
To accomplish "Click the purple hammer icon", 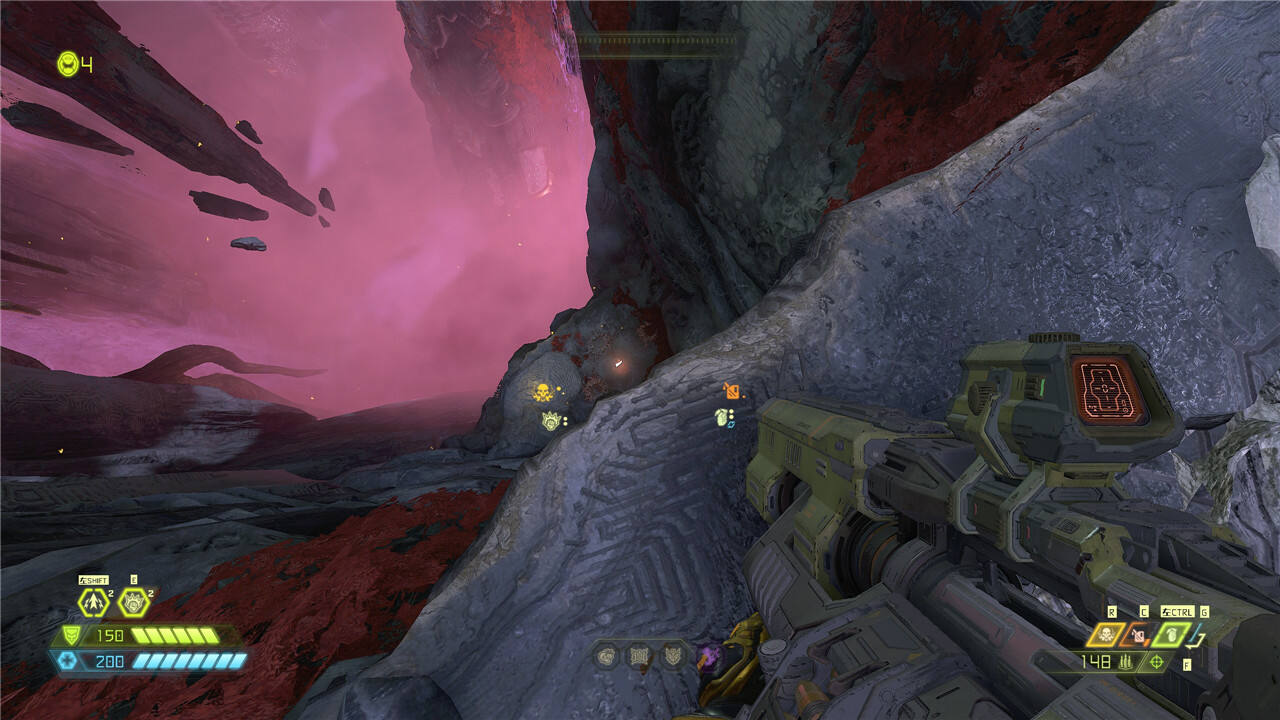I will pos(711,656).
